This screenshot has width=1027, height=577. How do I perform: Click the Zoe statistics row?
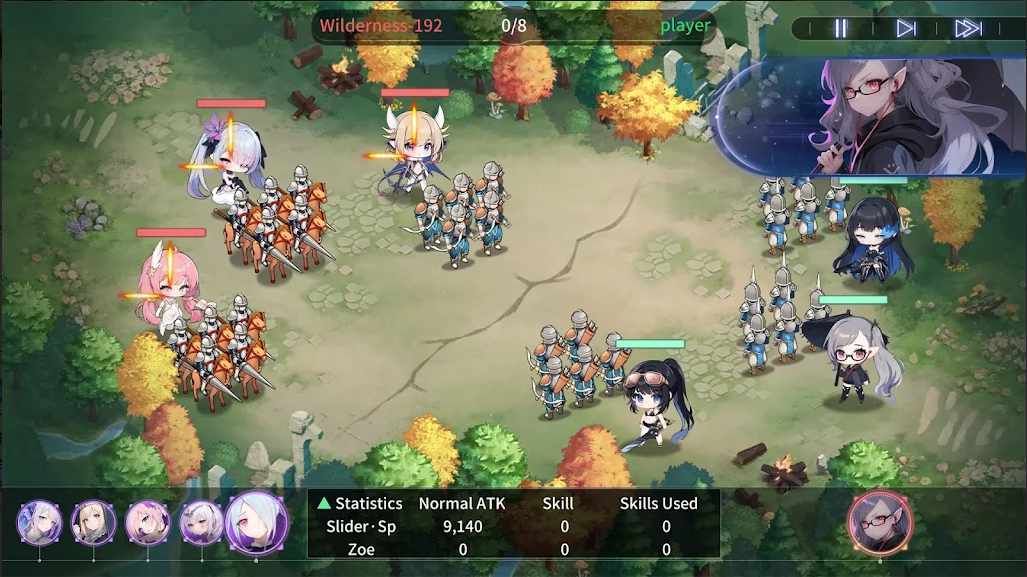pyautogui.click(x=512, y=548)
